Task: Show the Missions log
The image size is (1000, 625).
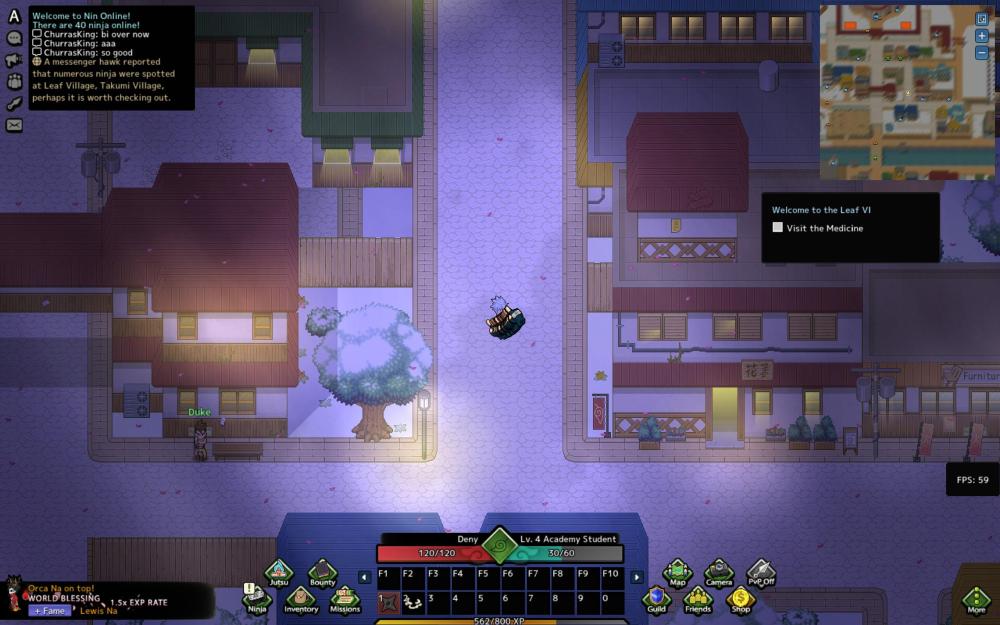Action: point(345,598)
